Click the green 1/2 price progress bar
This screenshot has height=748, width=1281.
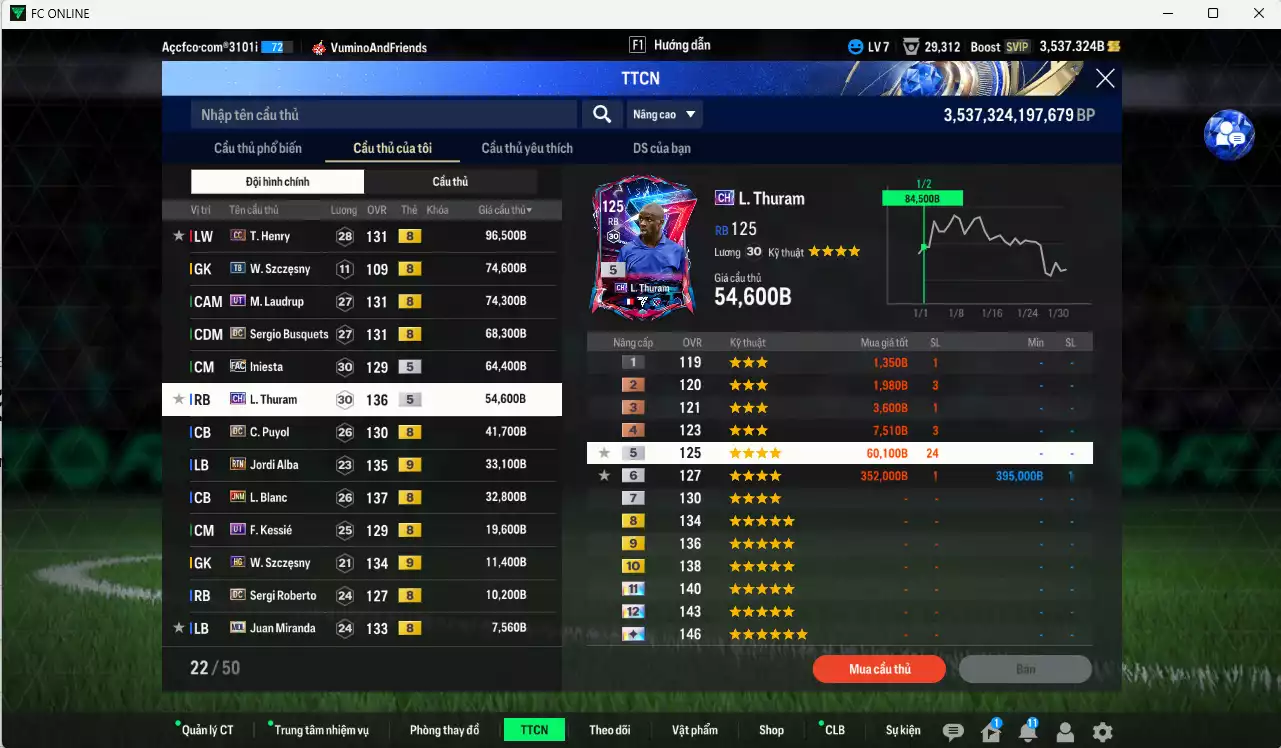click(x=921, y=197)
